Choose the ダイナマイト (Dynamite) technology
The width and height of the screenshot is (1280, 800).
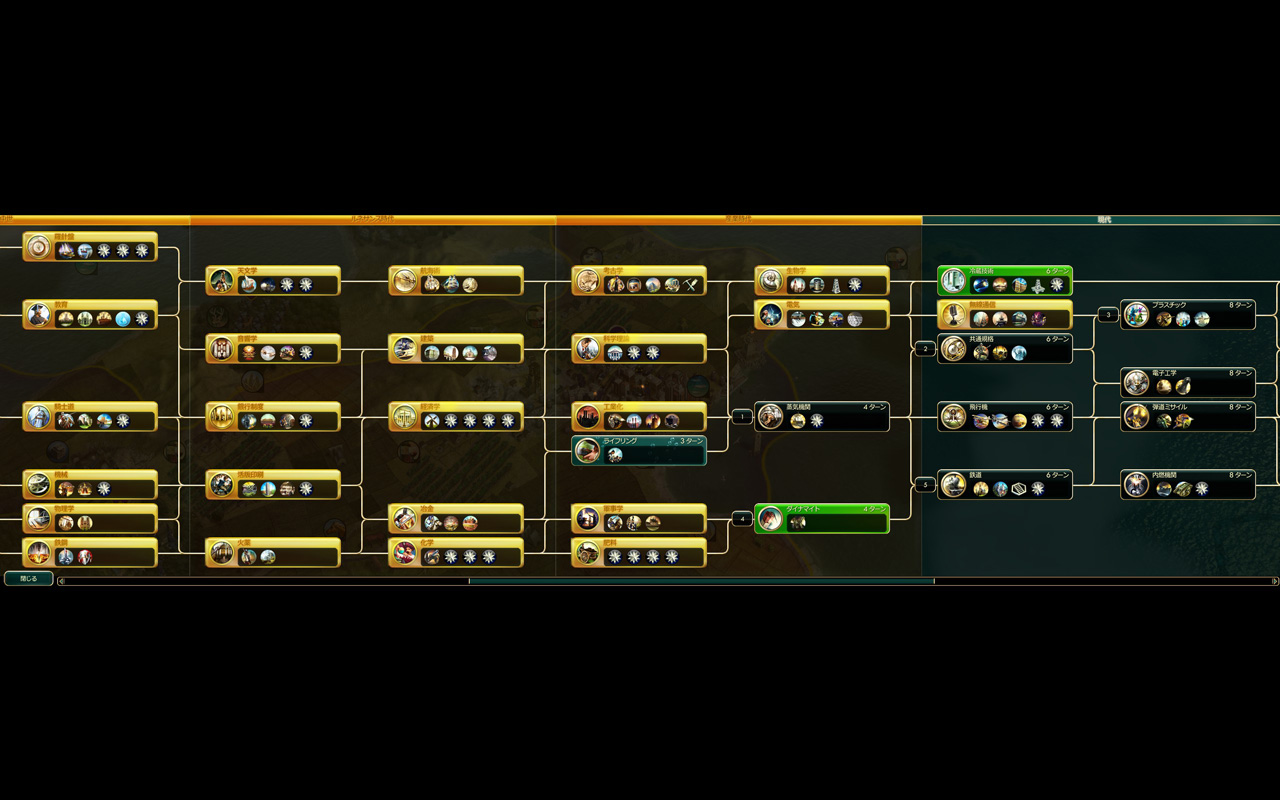tap(822, 518)
